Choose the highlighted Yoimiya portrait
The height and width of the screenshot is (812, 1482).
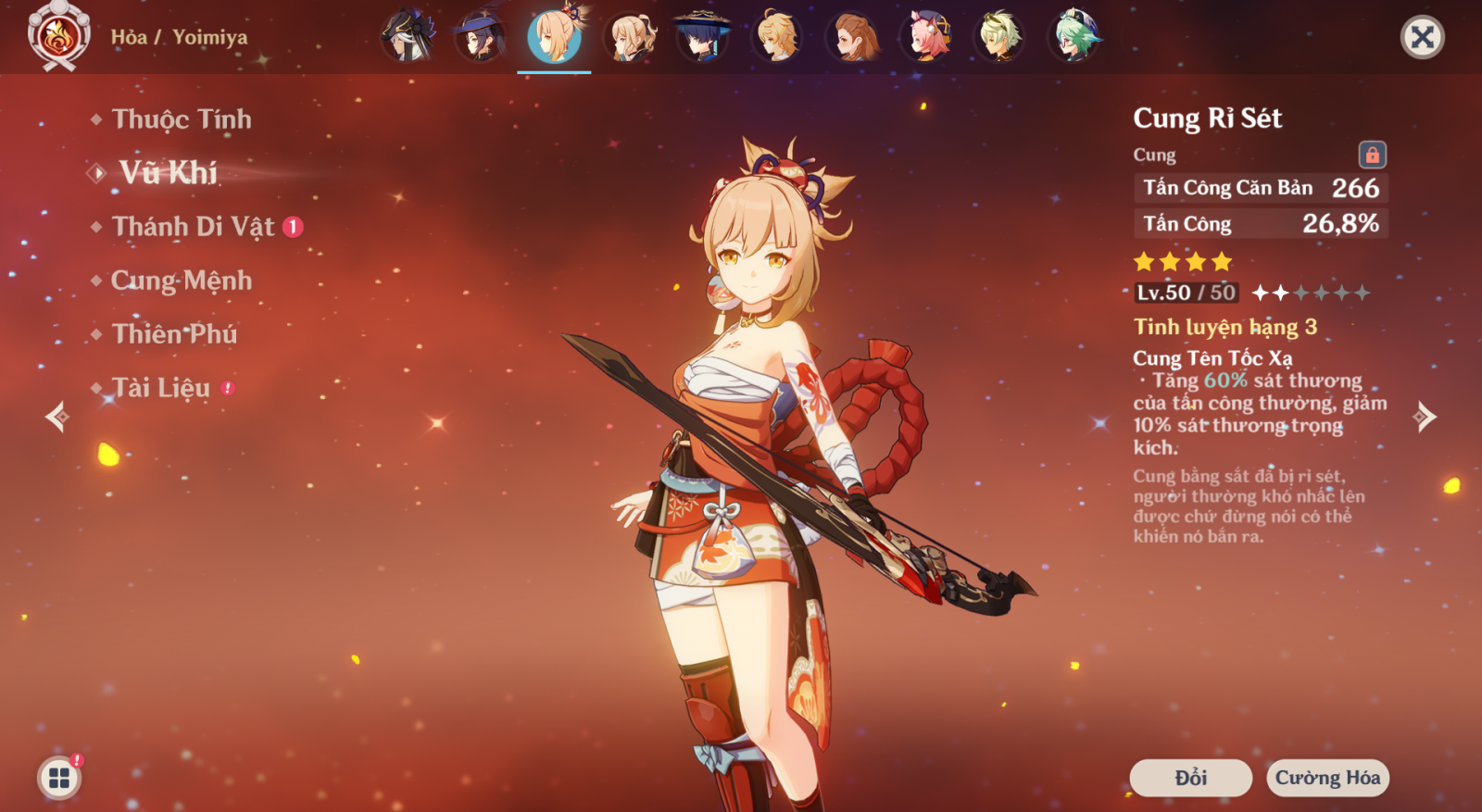[554, 37]
